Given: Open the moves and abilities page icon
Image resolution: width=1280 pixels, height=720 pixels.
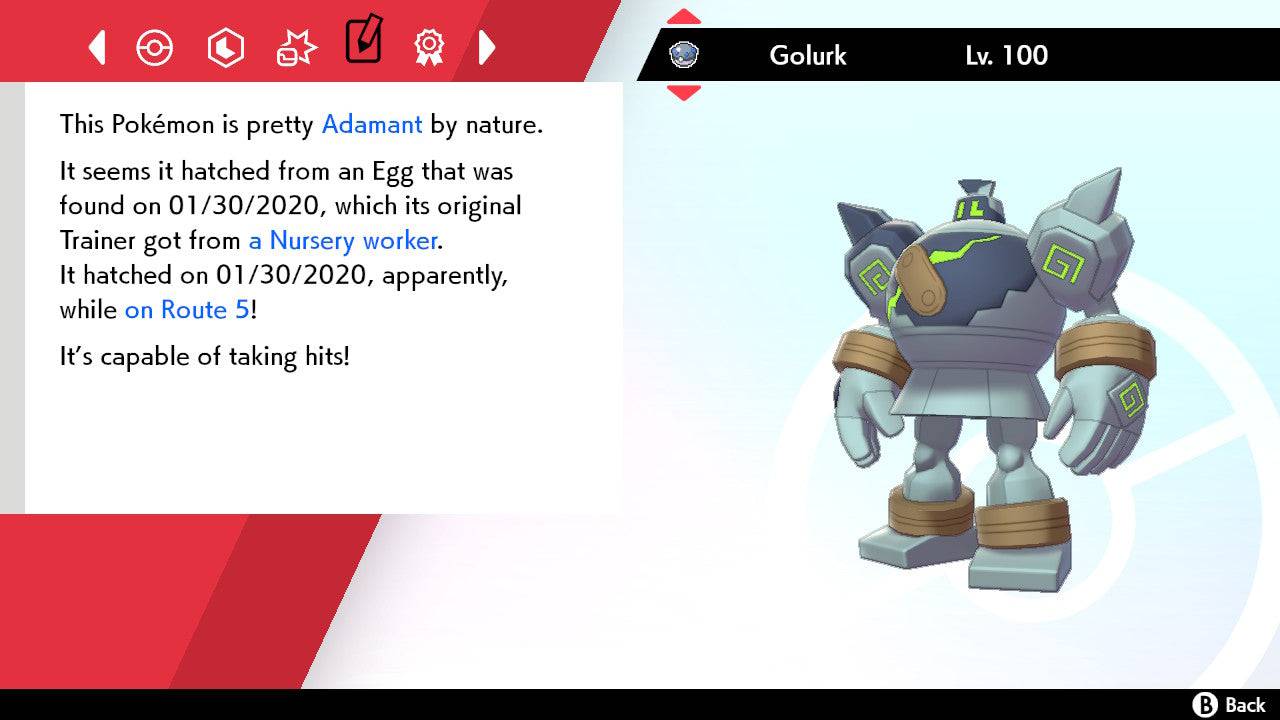Looking at the screenshot, I should point(295,46).
